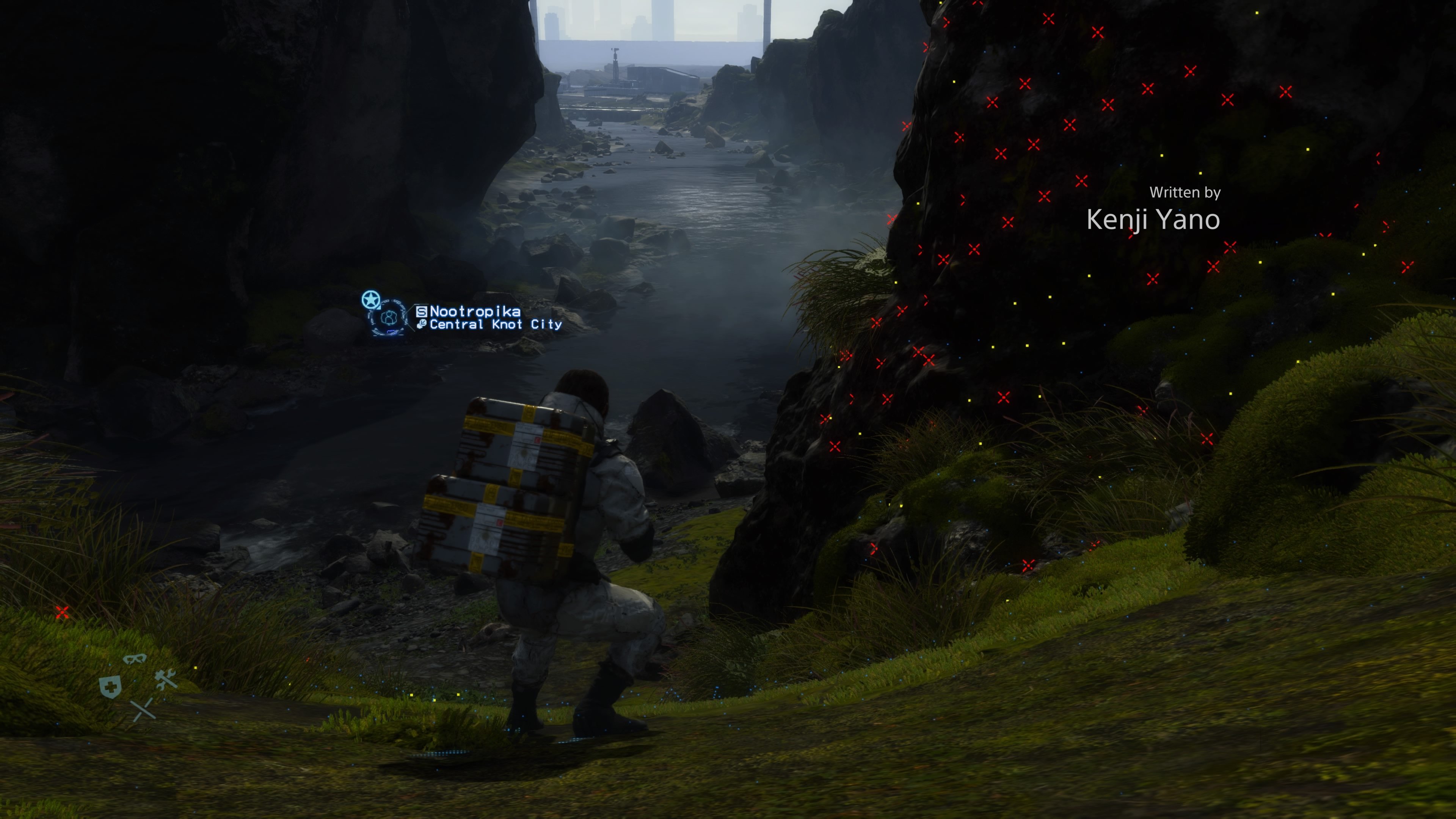
Task: Select the delivery destination icon beside Central Knot City
Action: click(x=421, y=325)
